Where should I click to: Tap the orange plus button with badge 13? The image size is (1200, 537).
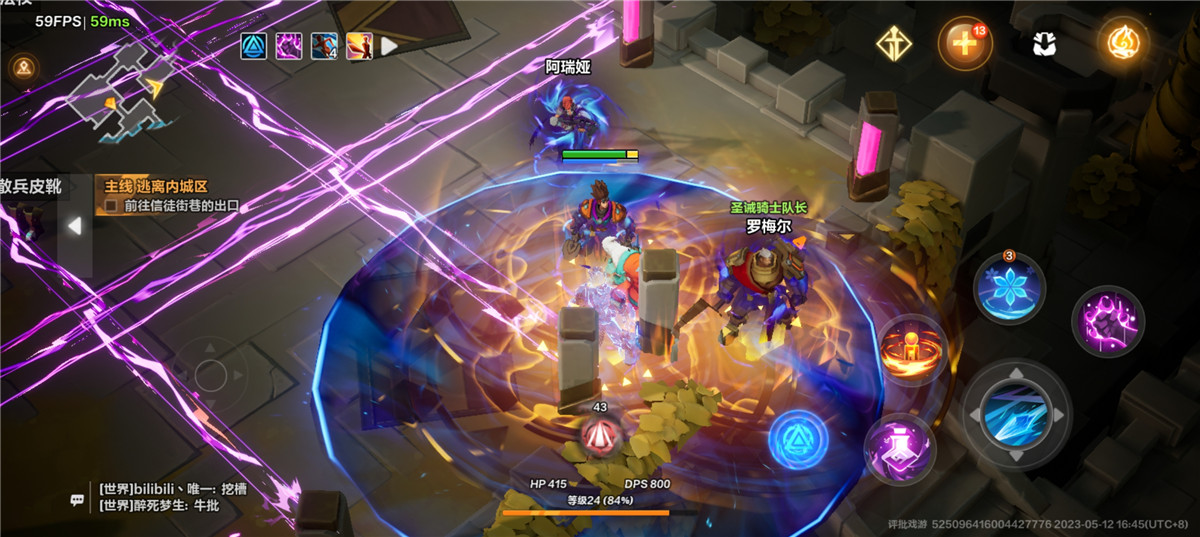point(964,44)
